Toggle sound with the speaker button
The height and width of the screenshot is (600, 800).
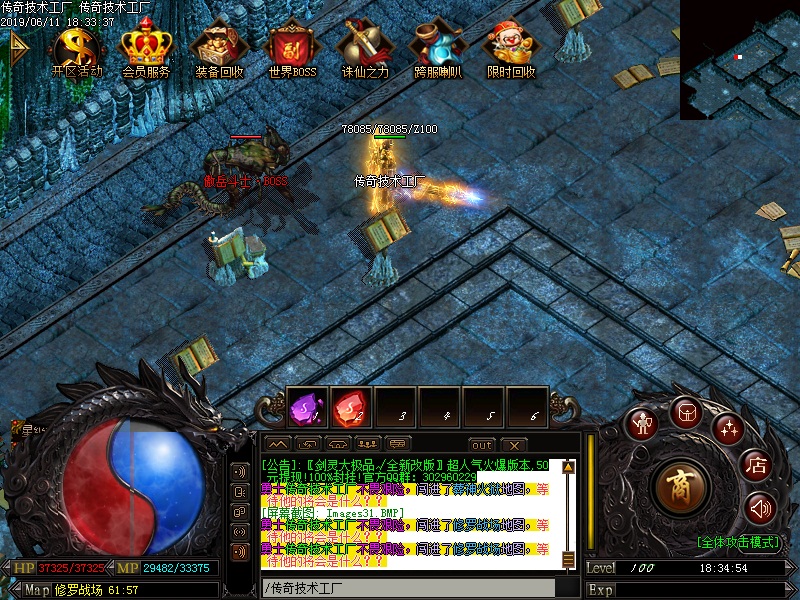tap(760, 509)
